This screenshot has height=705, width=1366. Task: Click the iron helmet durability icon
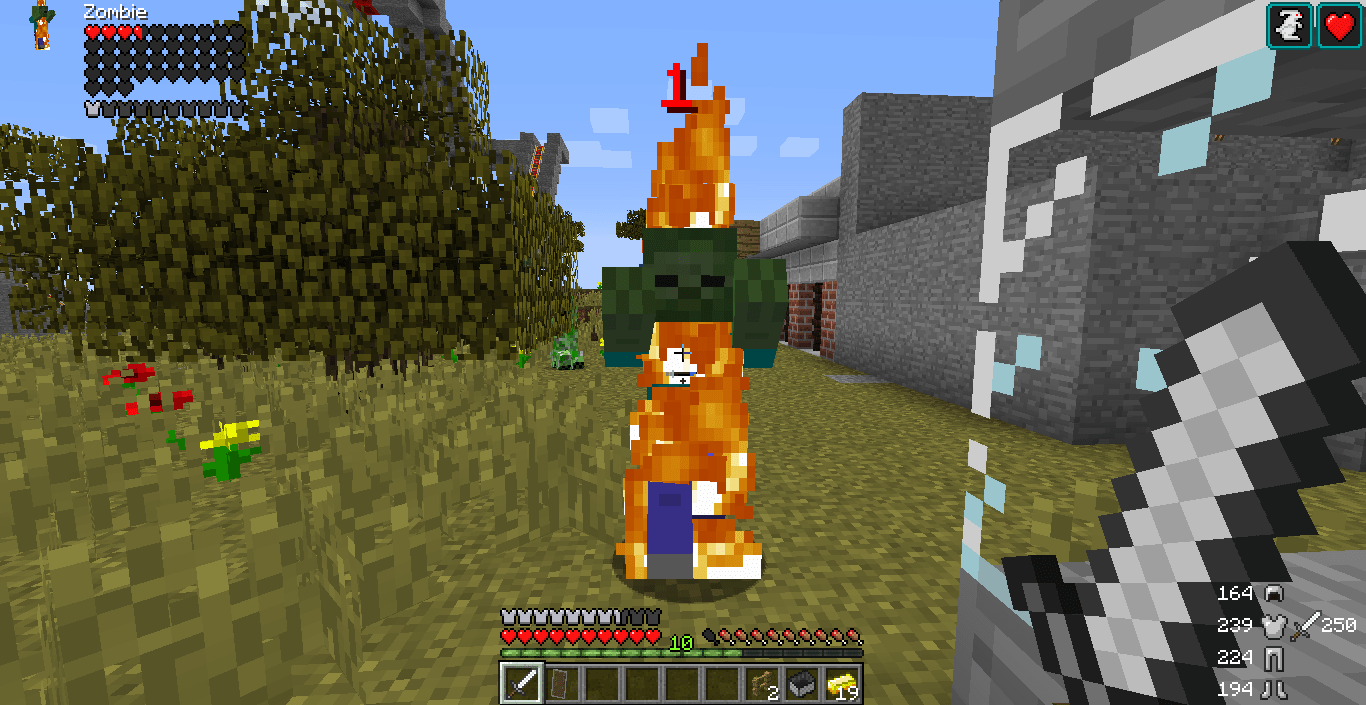(x=1273, y=594)
